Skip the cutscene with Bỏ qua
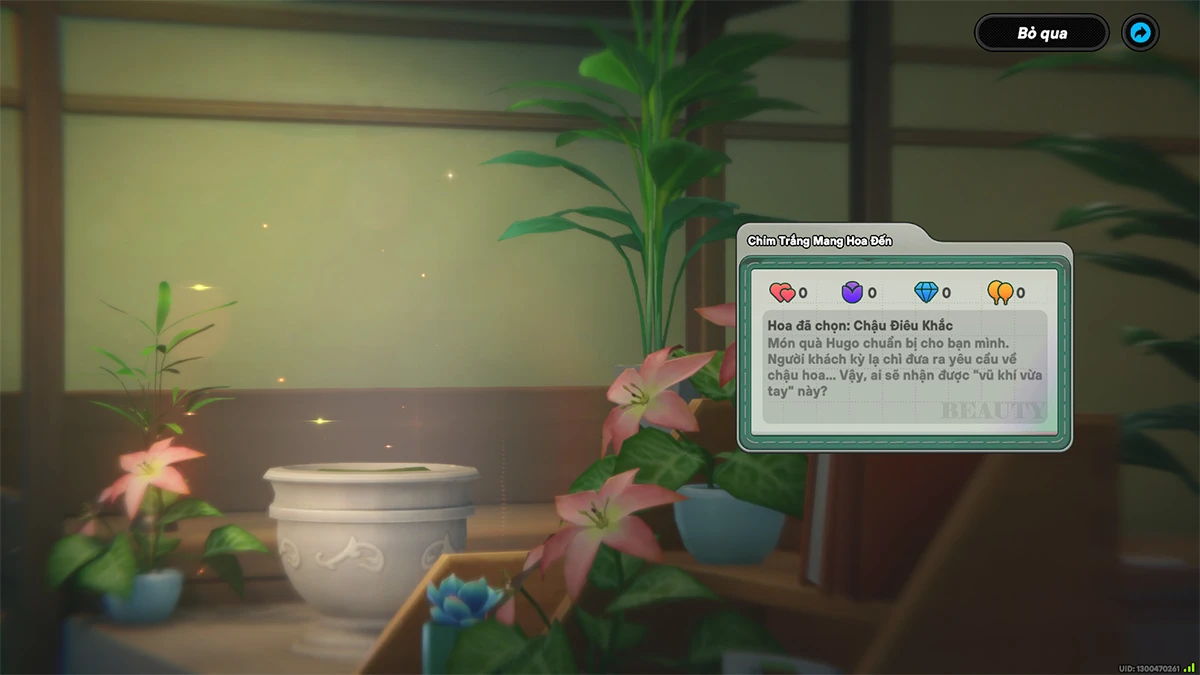The height and width of the screenshot is (675, 1200). (x=1041, y=33)
